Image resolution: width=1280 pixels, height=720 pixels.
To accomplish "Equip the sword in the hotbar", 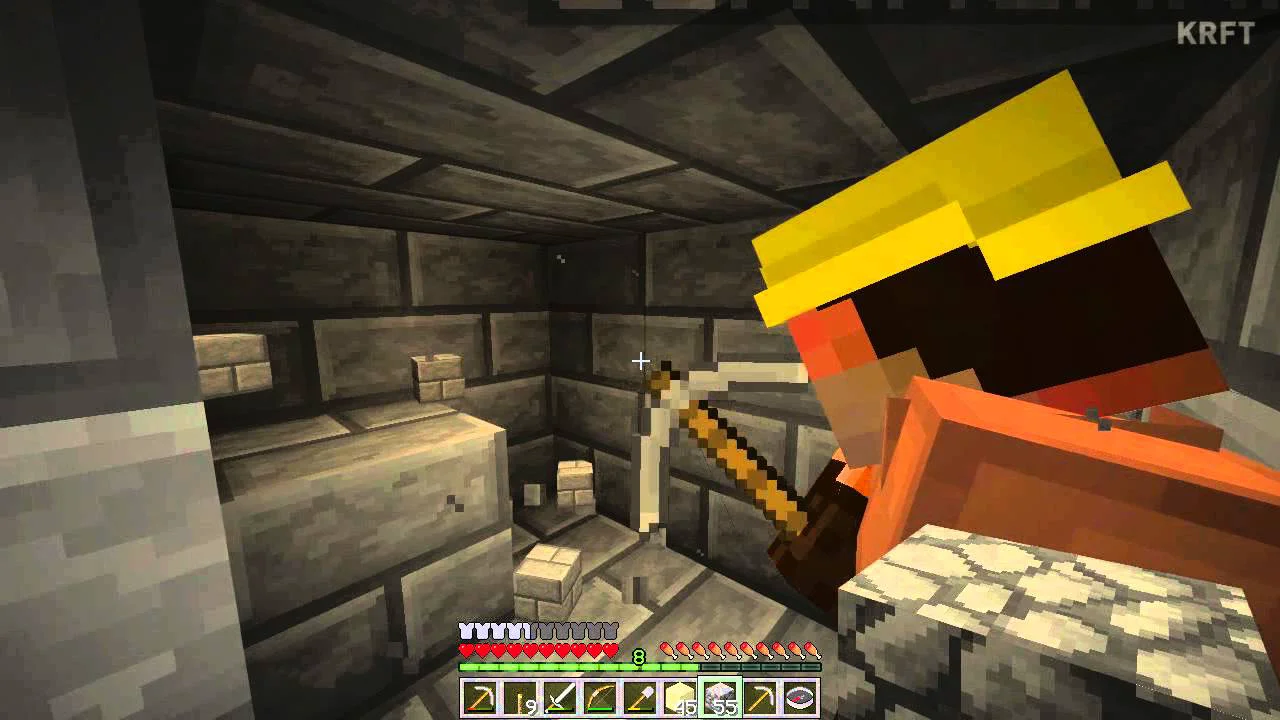I will pos(559,697).
